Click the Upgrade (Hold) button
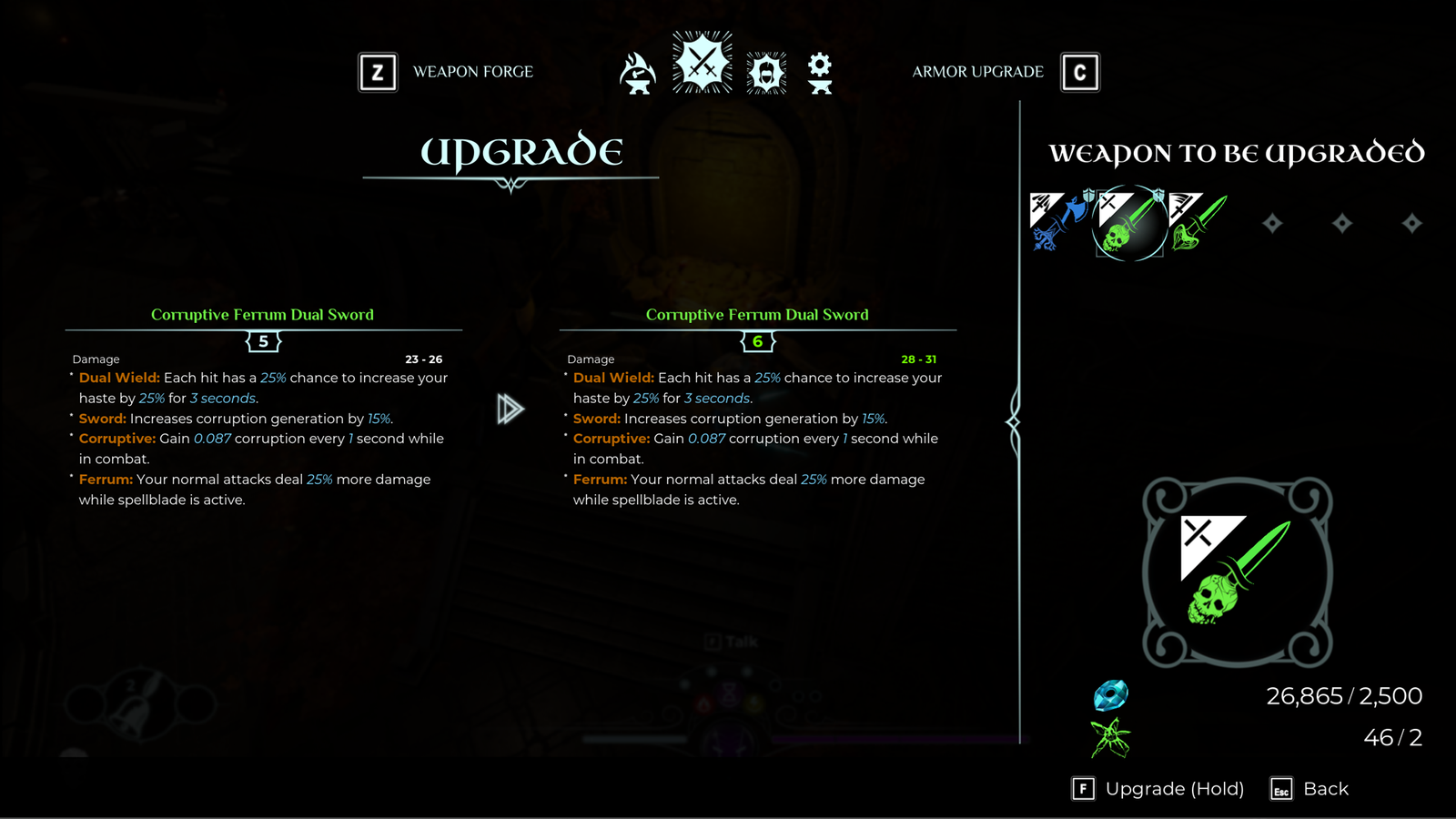The image size is (1456, 819). coord(1158,789)
